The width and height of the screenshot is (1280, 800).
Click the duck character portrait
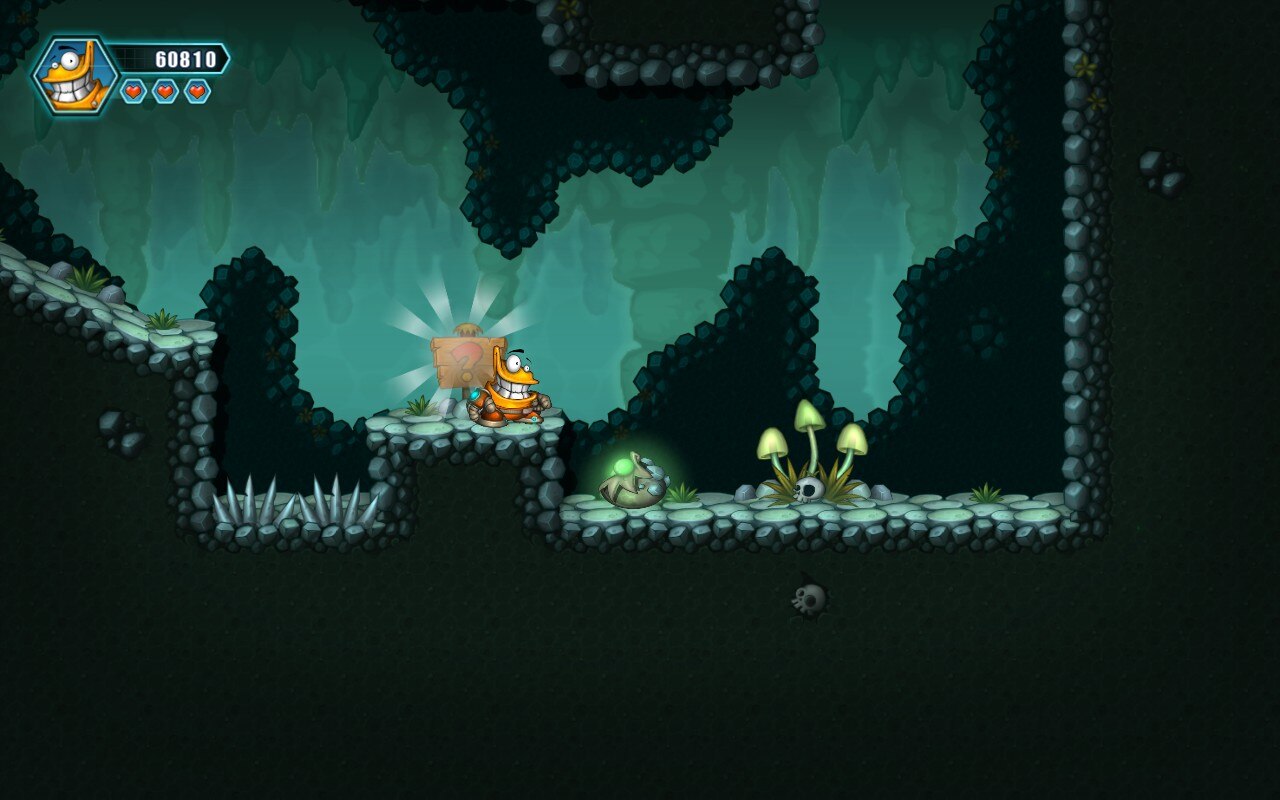(x=76, y=75)
